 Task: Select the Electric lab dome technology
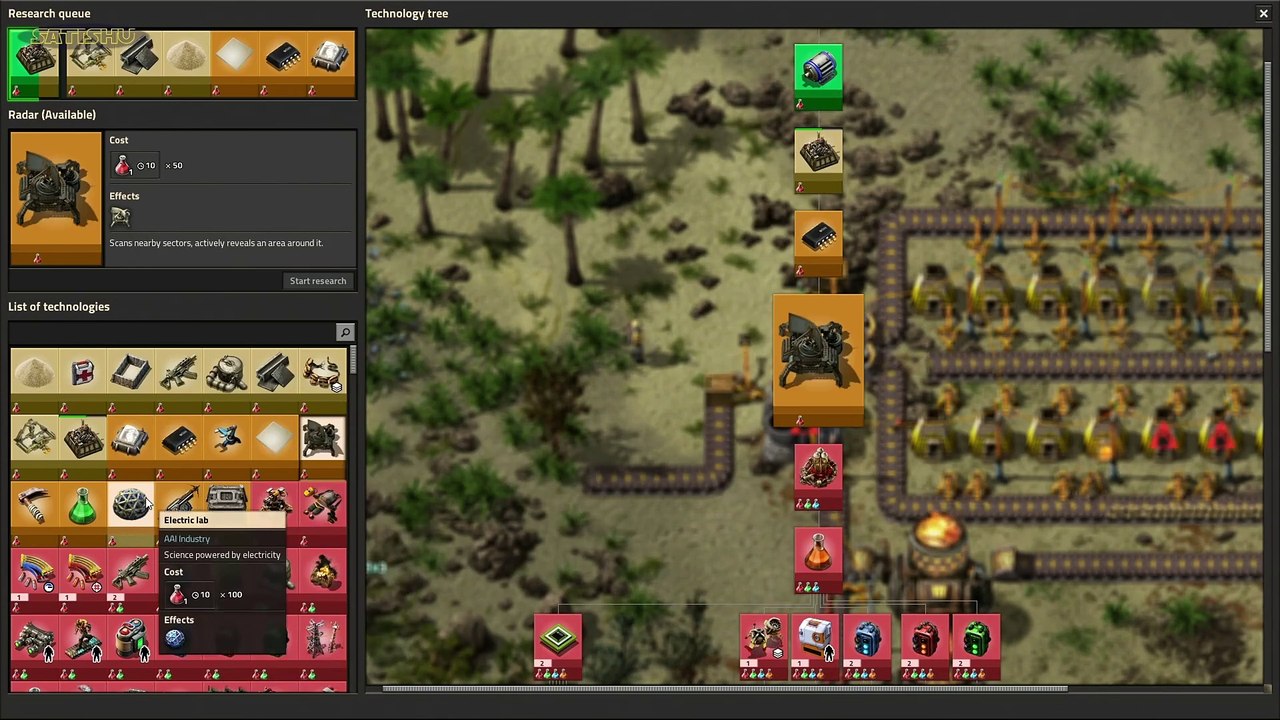(131, 506)
